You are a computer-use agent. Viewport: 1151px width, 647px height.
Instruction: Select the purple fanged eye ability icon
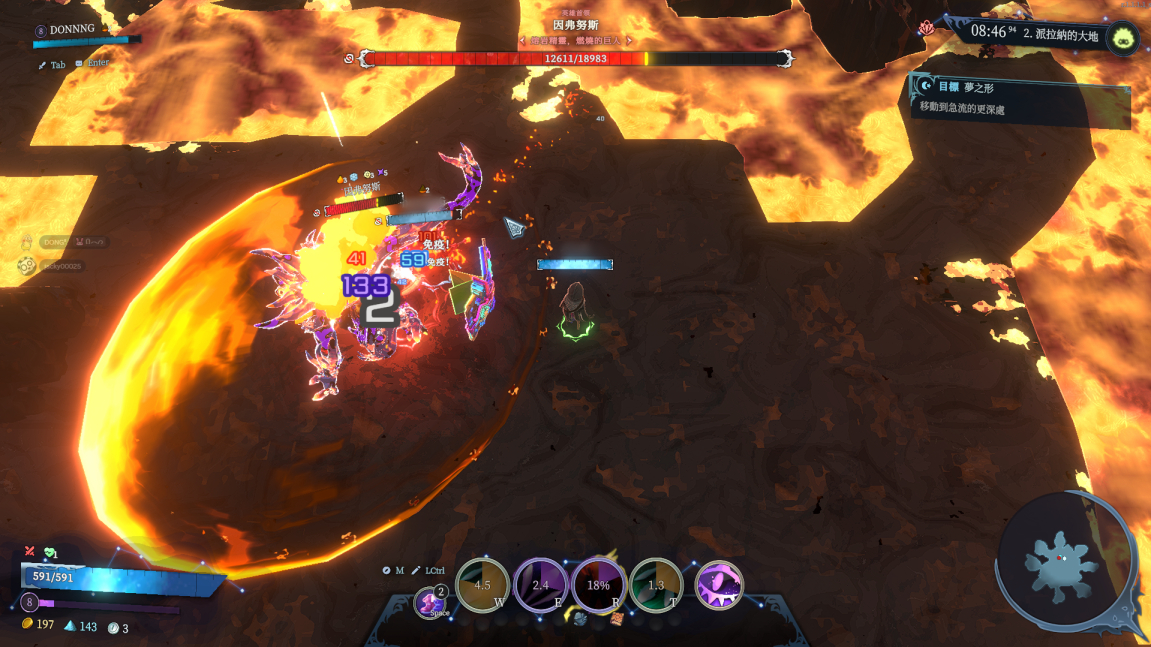(719, 585)
